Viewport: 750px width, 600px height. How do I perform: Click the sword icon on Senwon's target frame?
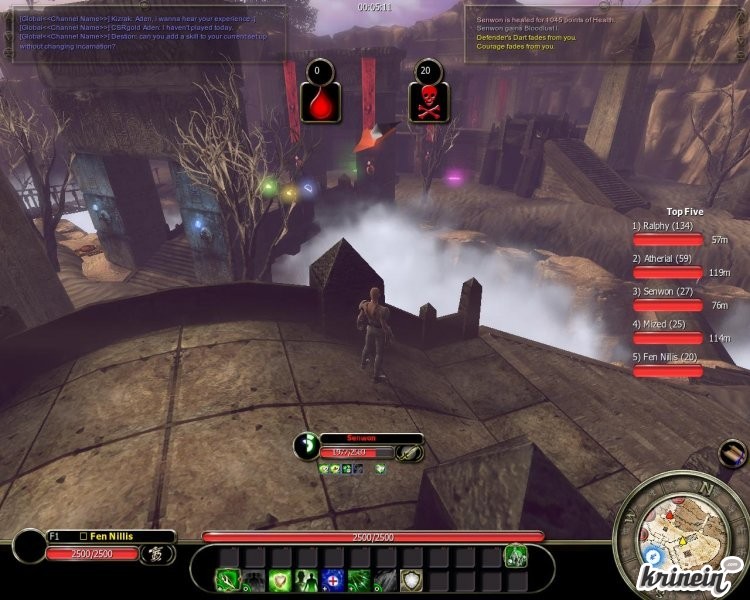pos(409,452)
